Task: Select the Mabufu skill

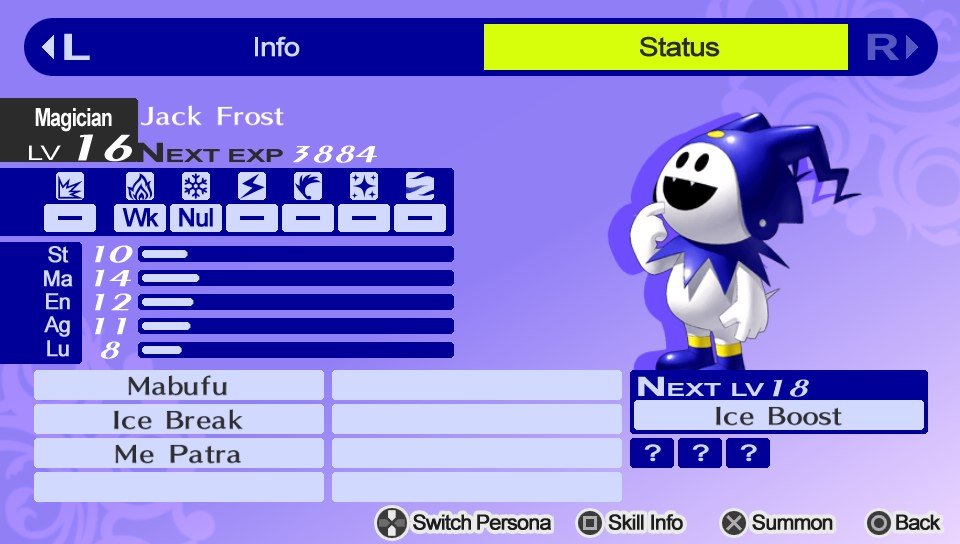Action: coord(178,386)
